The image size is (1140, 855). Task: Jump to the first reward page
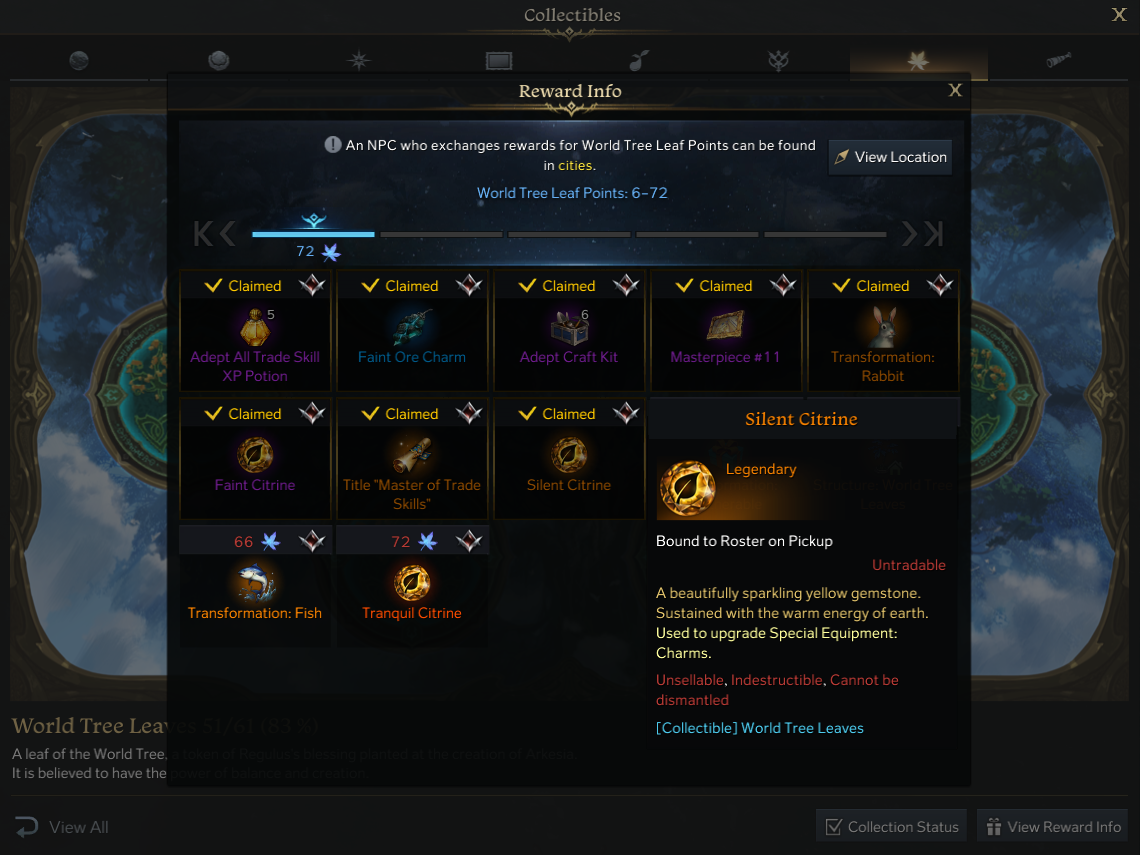(202, 234)
